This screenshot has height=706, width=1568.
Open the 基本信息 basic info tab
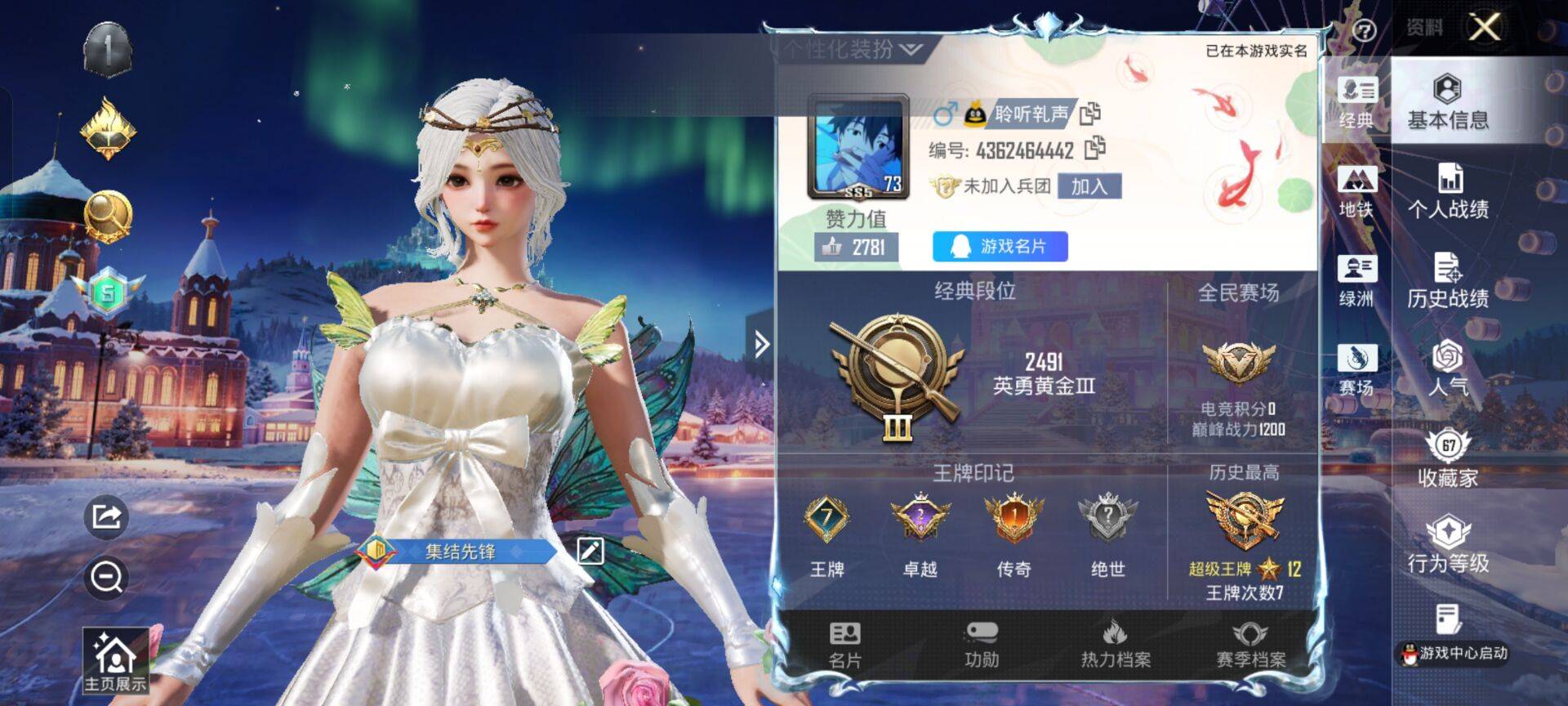coord(1447,103)
